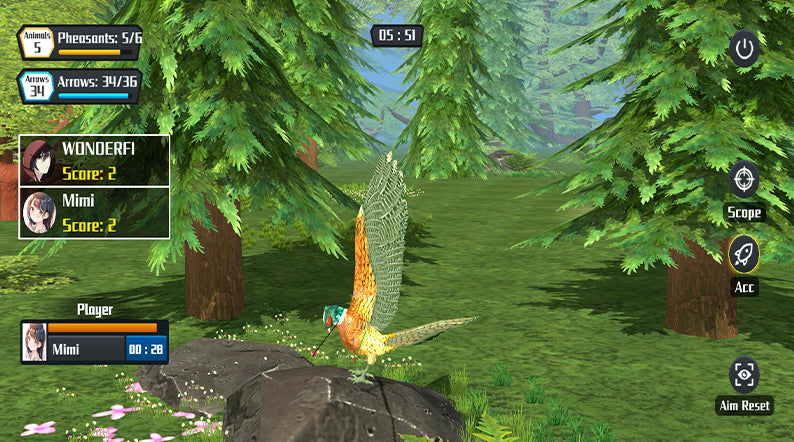Image resolution: width=794 pixels, height=442 pixels.
Task: Click the power button icon
Action: tap(743, 48)
